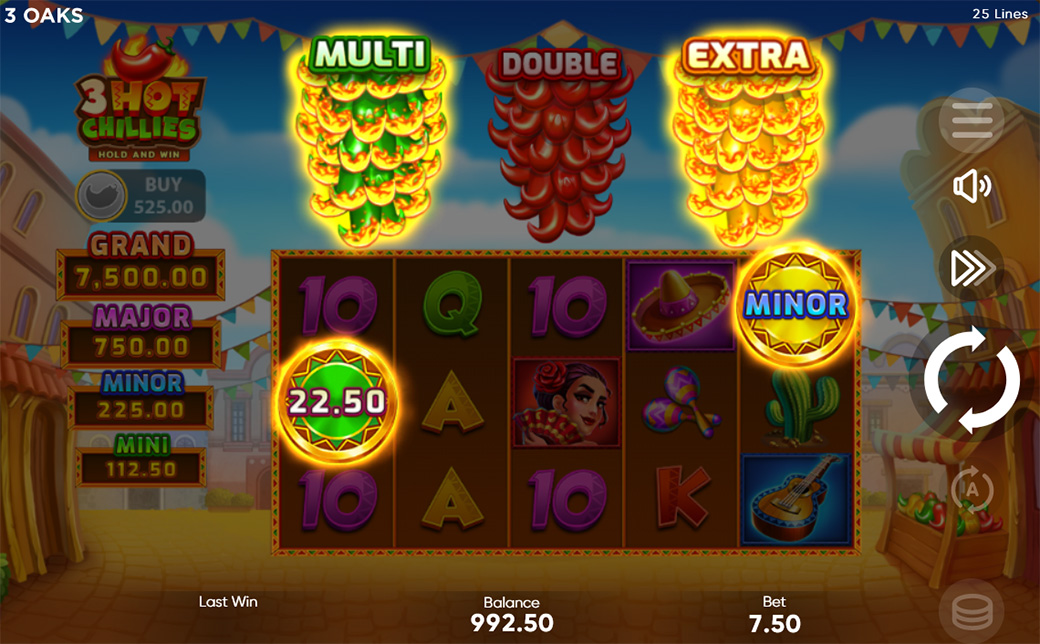Toggle the sound speaker icon

(972, 187)
